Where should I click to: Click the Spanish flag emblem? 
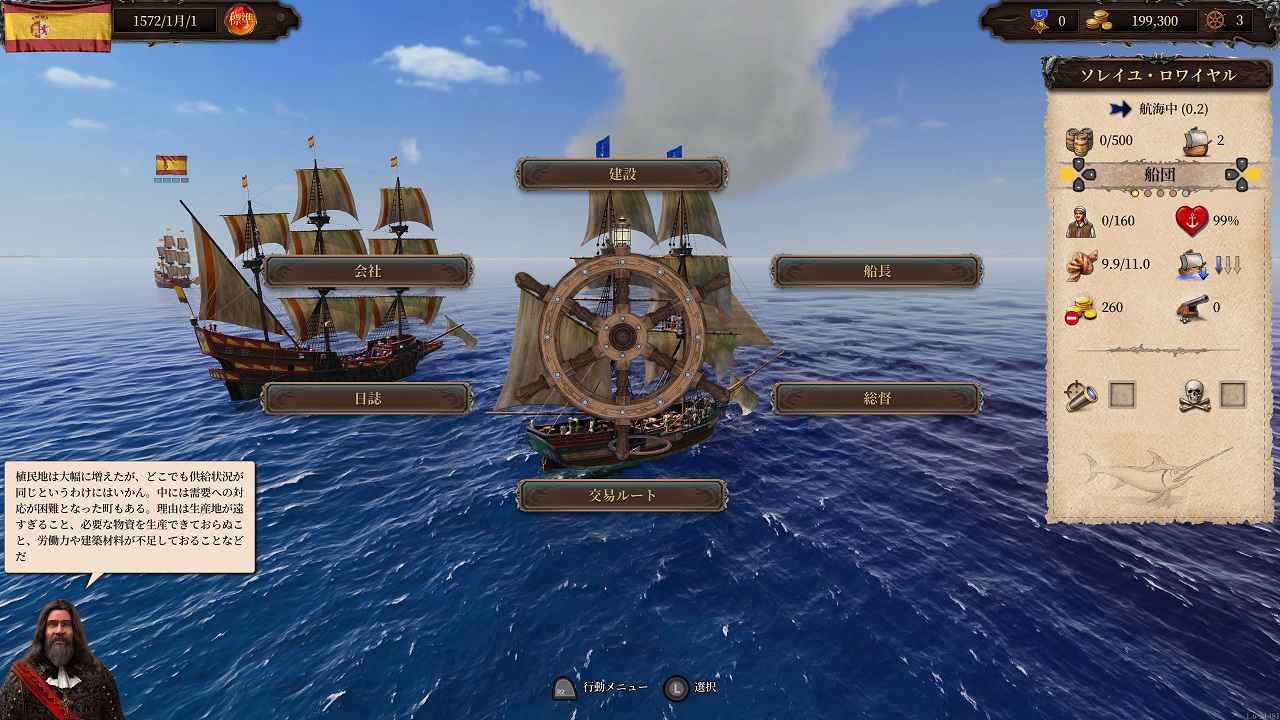click(x=57, y=26)
